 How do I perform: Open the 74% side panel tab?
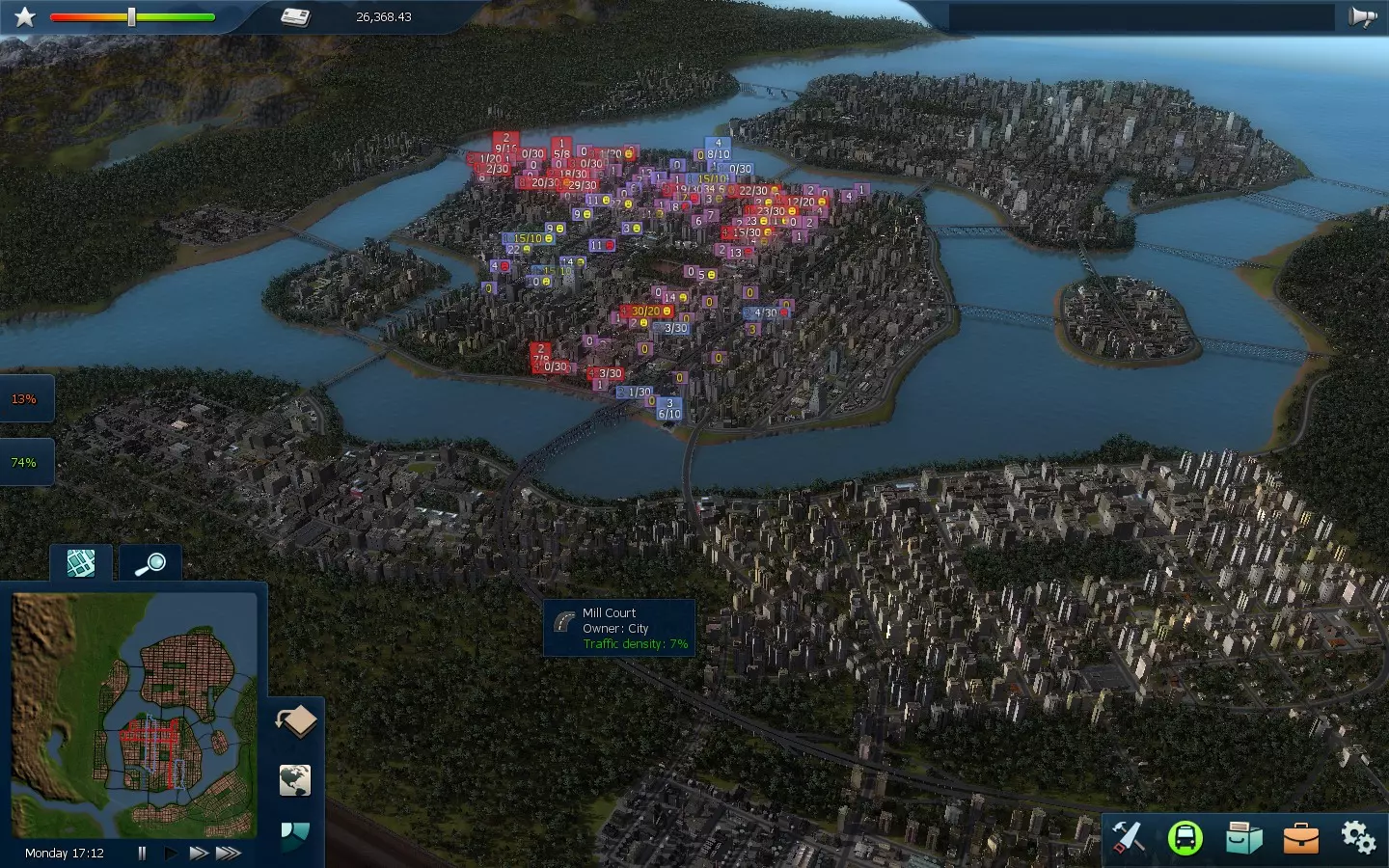pyautogui.click(x=24, y=463)
